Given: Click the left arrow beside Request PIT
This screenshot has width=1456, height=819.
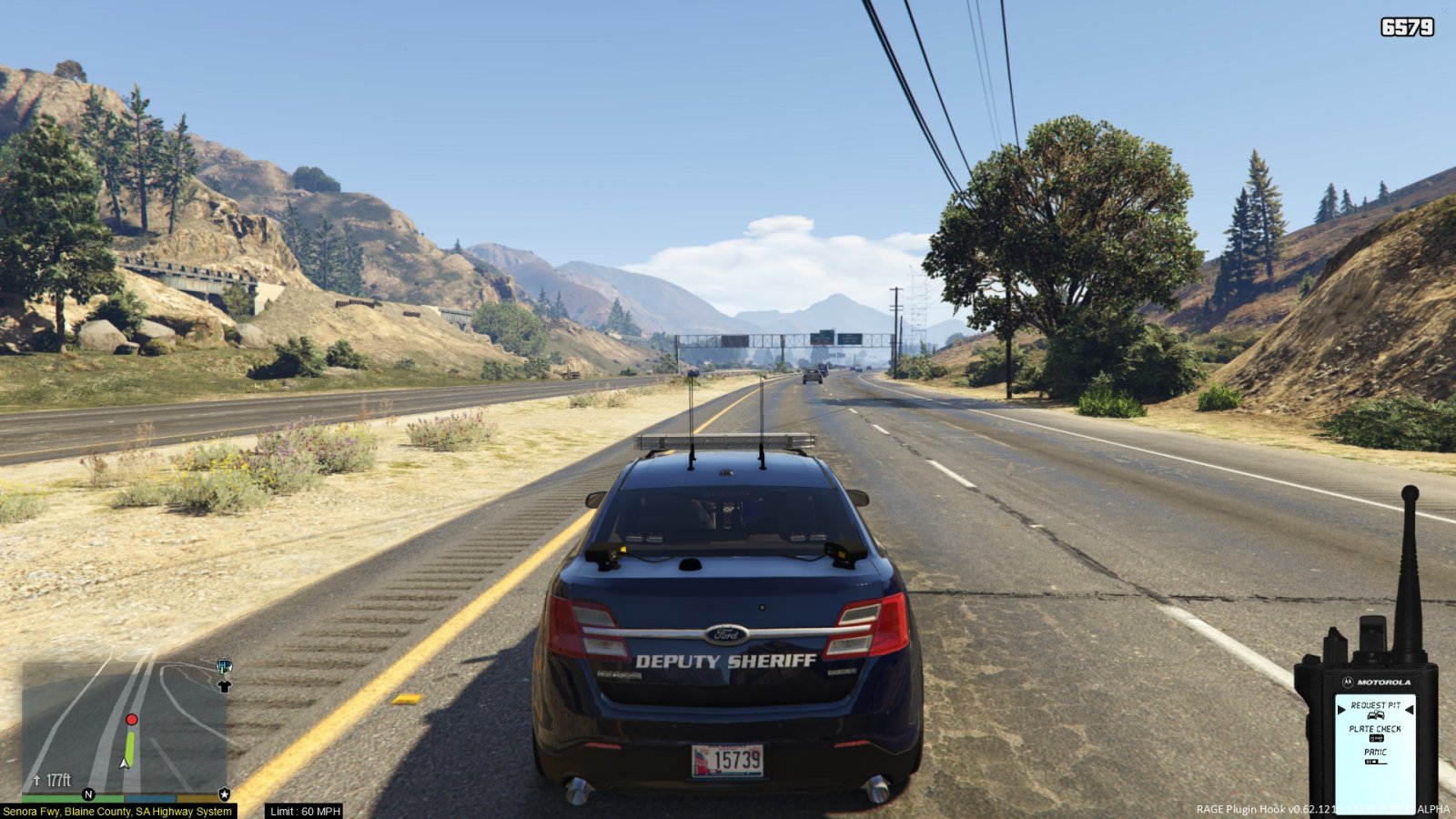Looking at the screenshot, I should click(x=1341, y=709).
